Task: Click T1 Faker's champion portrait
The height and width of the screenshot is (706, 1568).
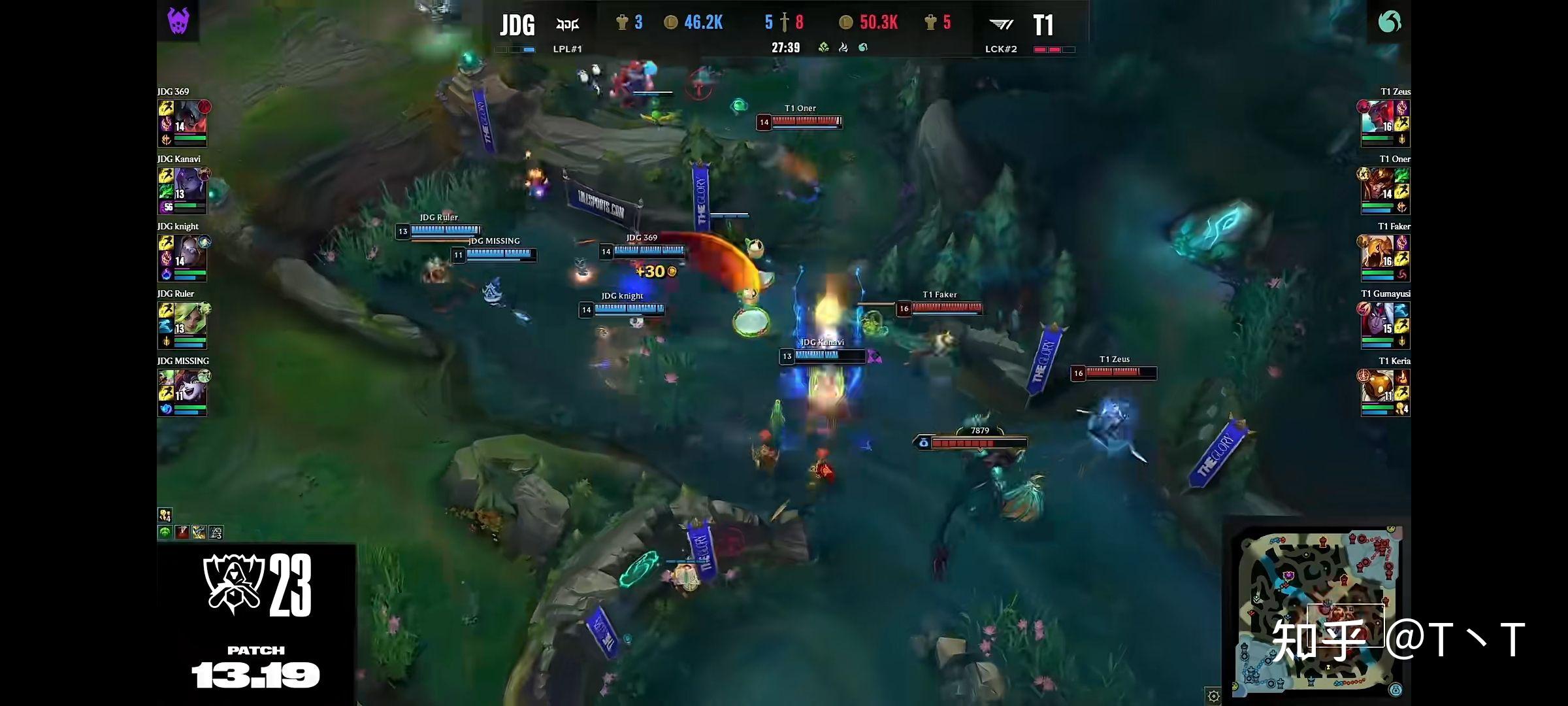Action: point(1377,252)
